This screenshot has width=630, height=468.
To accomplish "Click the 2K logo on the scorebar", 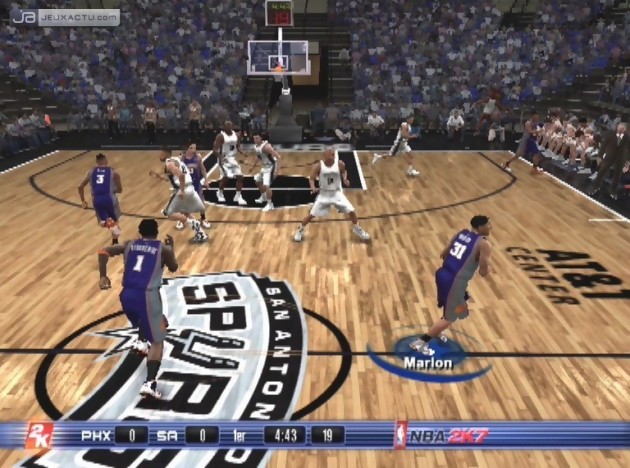I will (38, 436).
